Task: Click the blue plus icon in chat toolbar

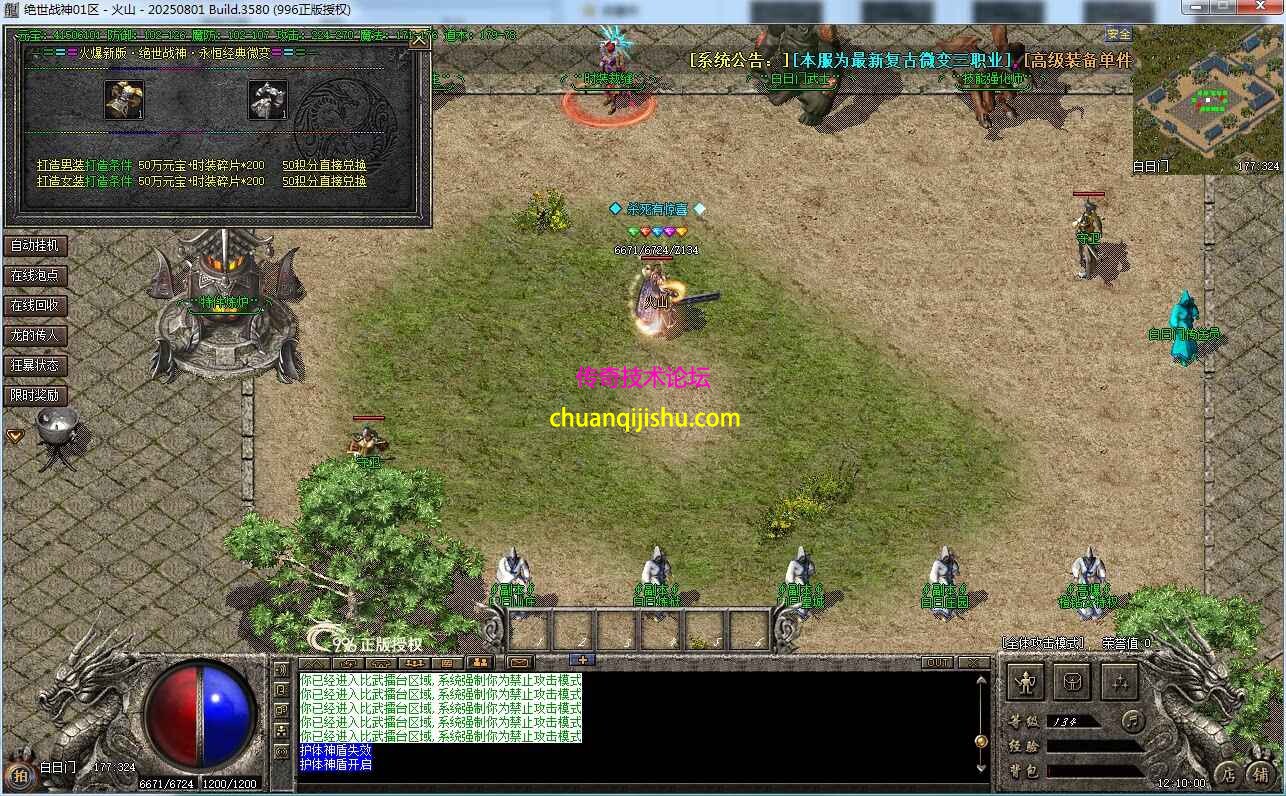Action: point(583,660)
